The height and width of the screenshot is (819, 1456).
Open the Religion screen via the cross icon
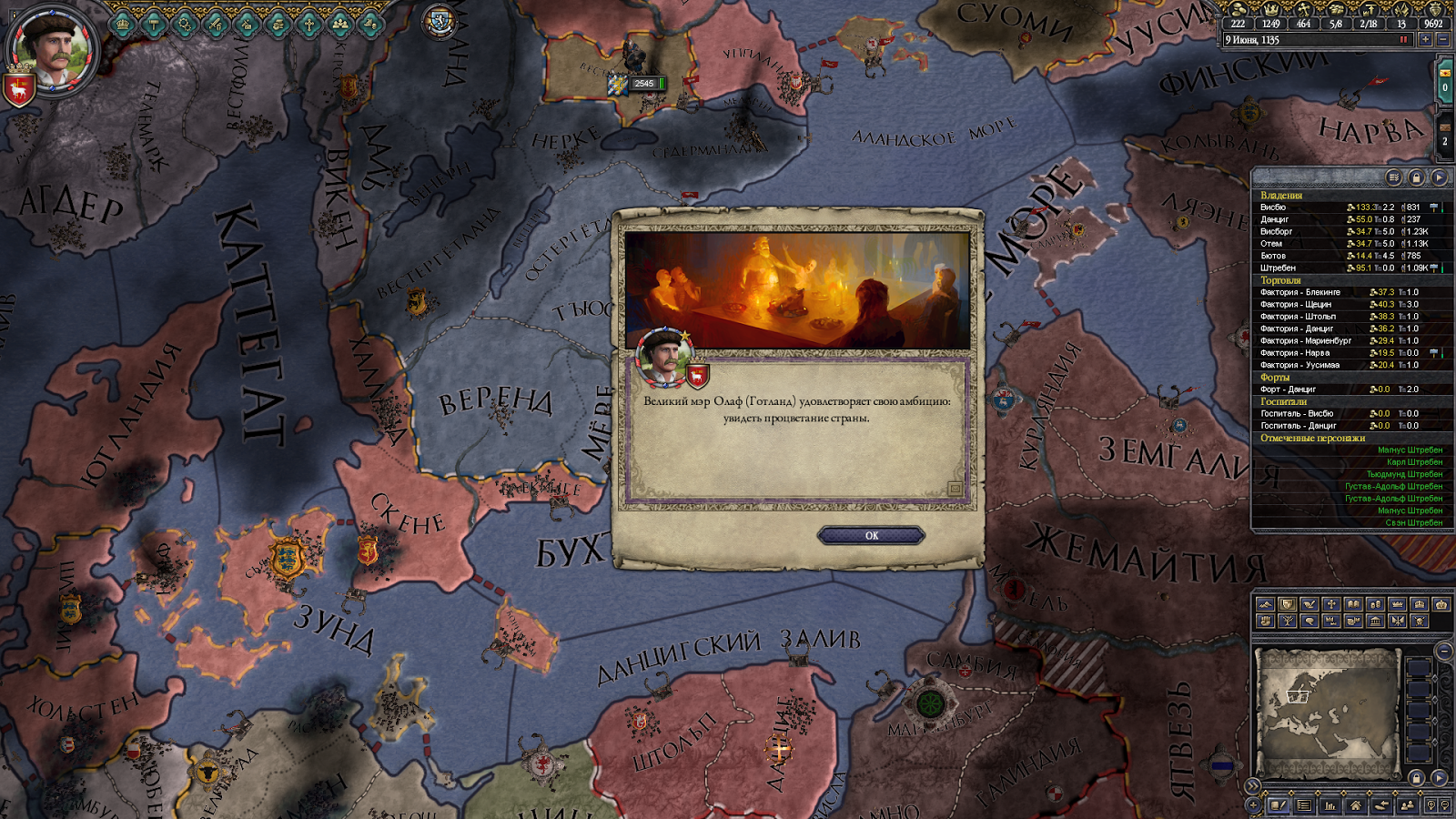309,25
